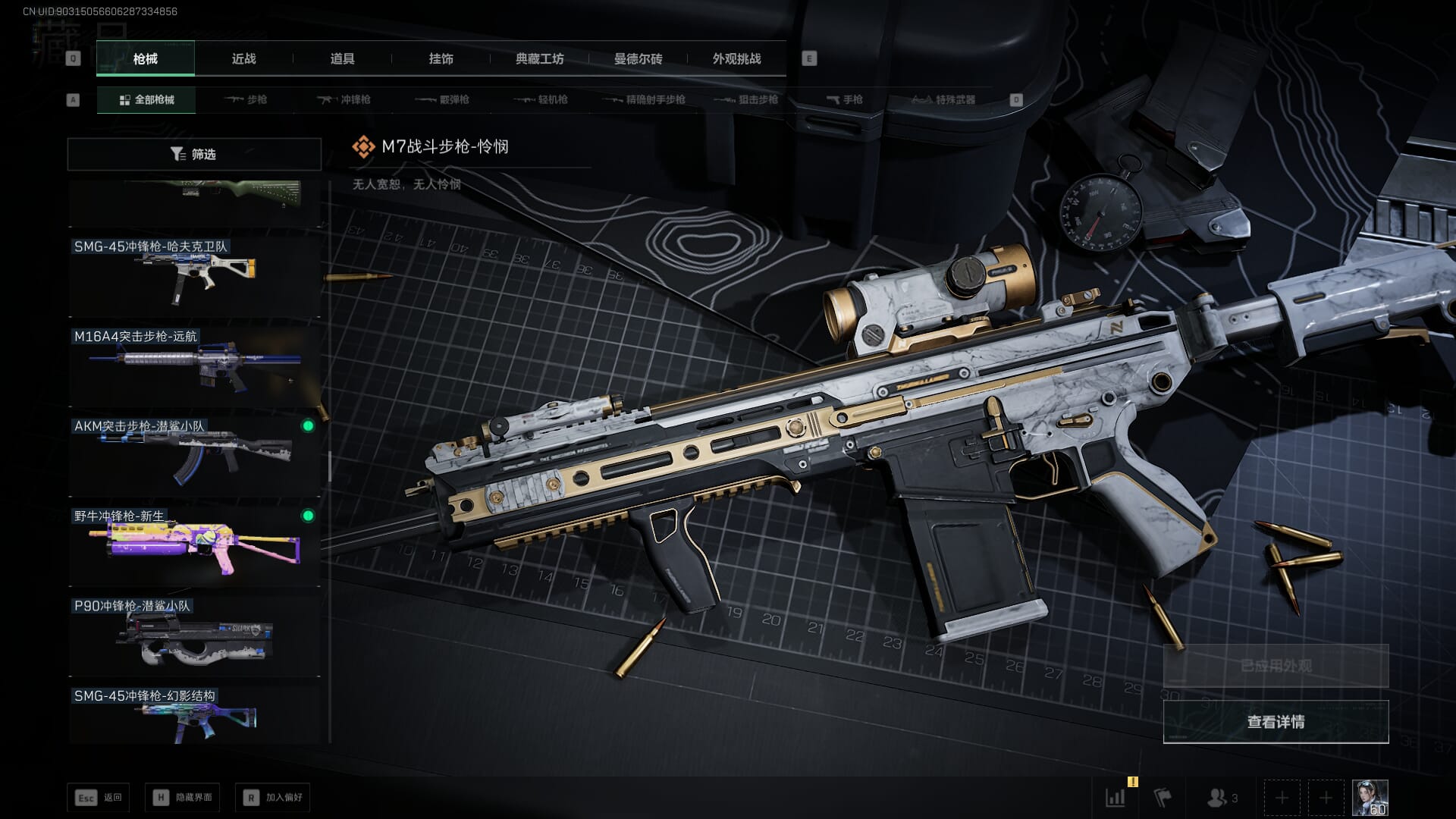Open the 道具 items tab
Image resolution: width=1456 pixels, height=819 pixels.
click(x=342, y=58)
